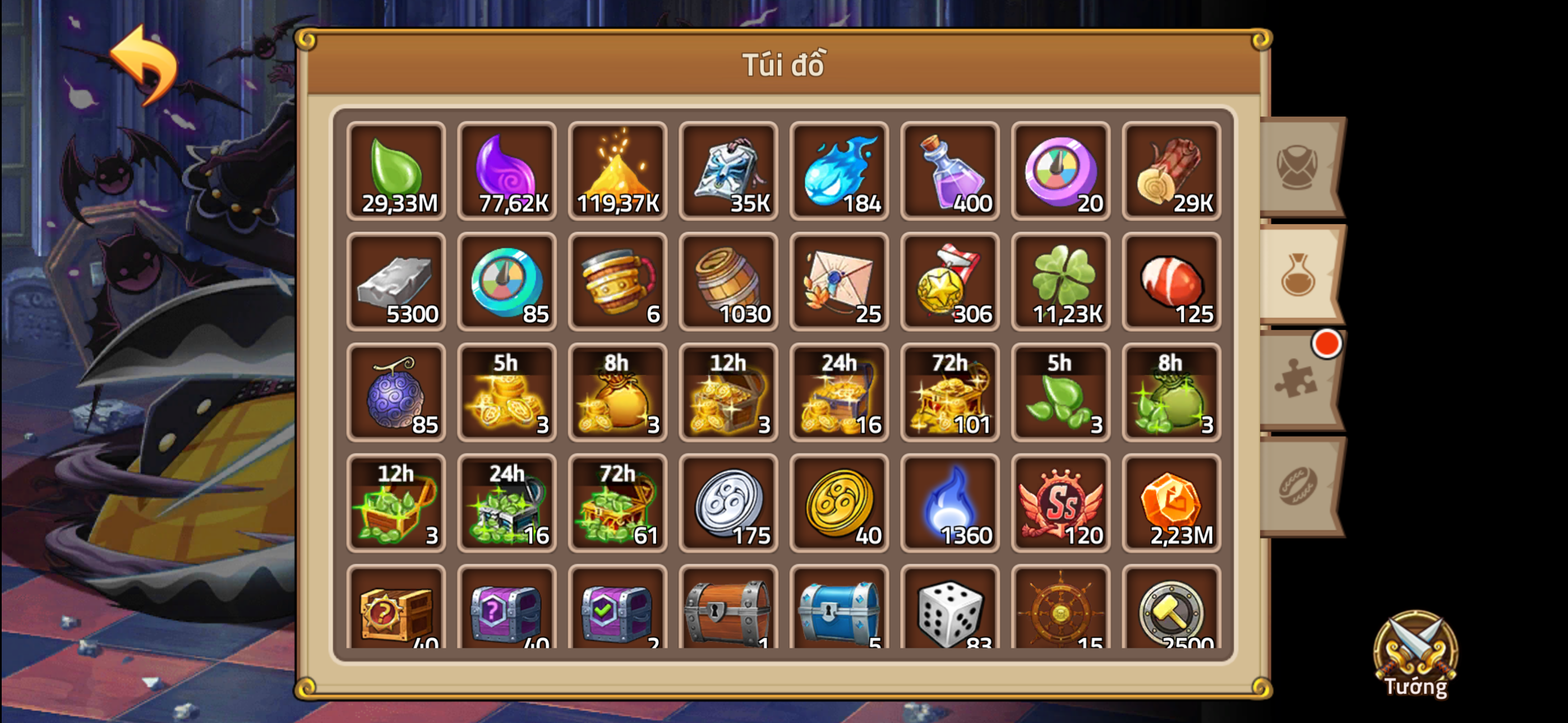This screenshot has height=723, width=1568.
Task: Open the ship's wheel item labeled 15
Action: [x=1060, y=613]
